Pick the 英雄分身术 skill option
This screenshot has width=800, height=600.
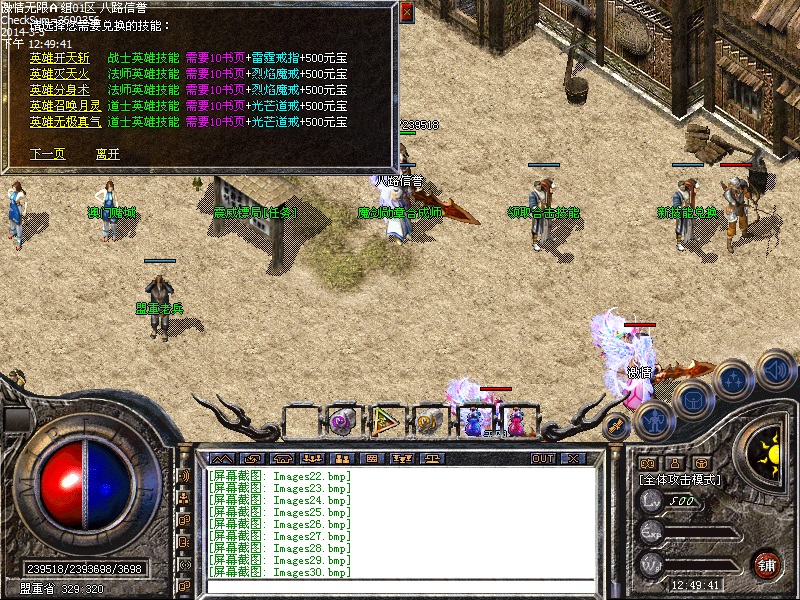tap(59, 90)
